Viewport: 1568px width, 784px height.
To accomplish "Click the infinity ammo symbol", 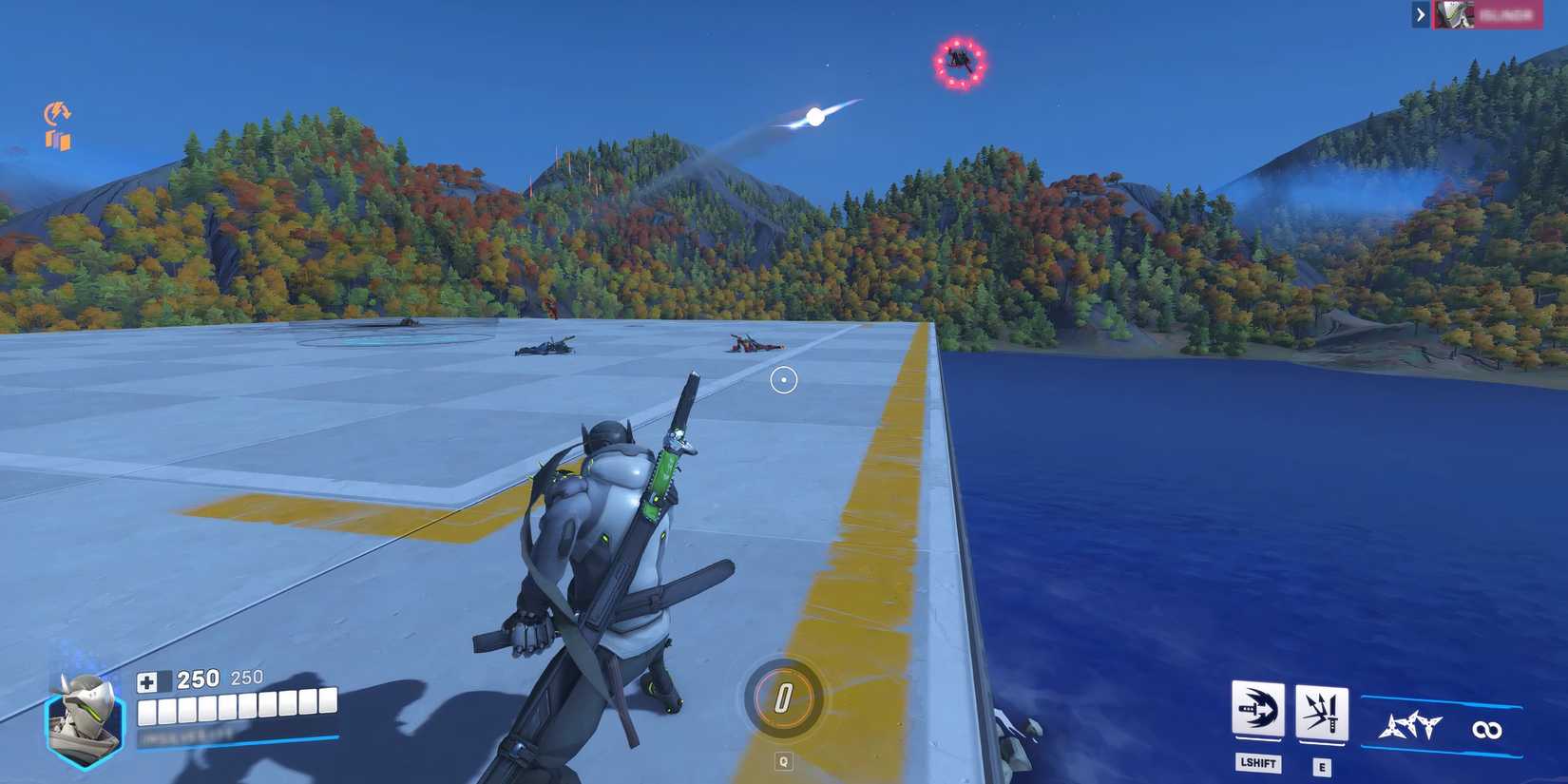I will coord(1489,729).
